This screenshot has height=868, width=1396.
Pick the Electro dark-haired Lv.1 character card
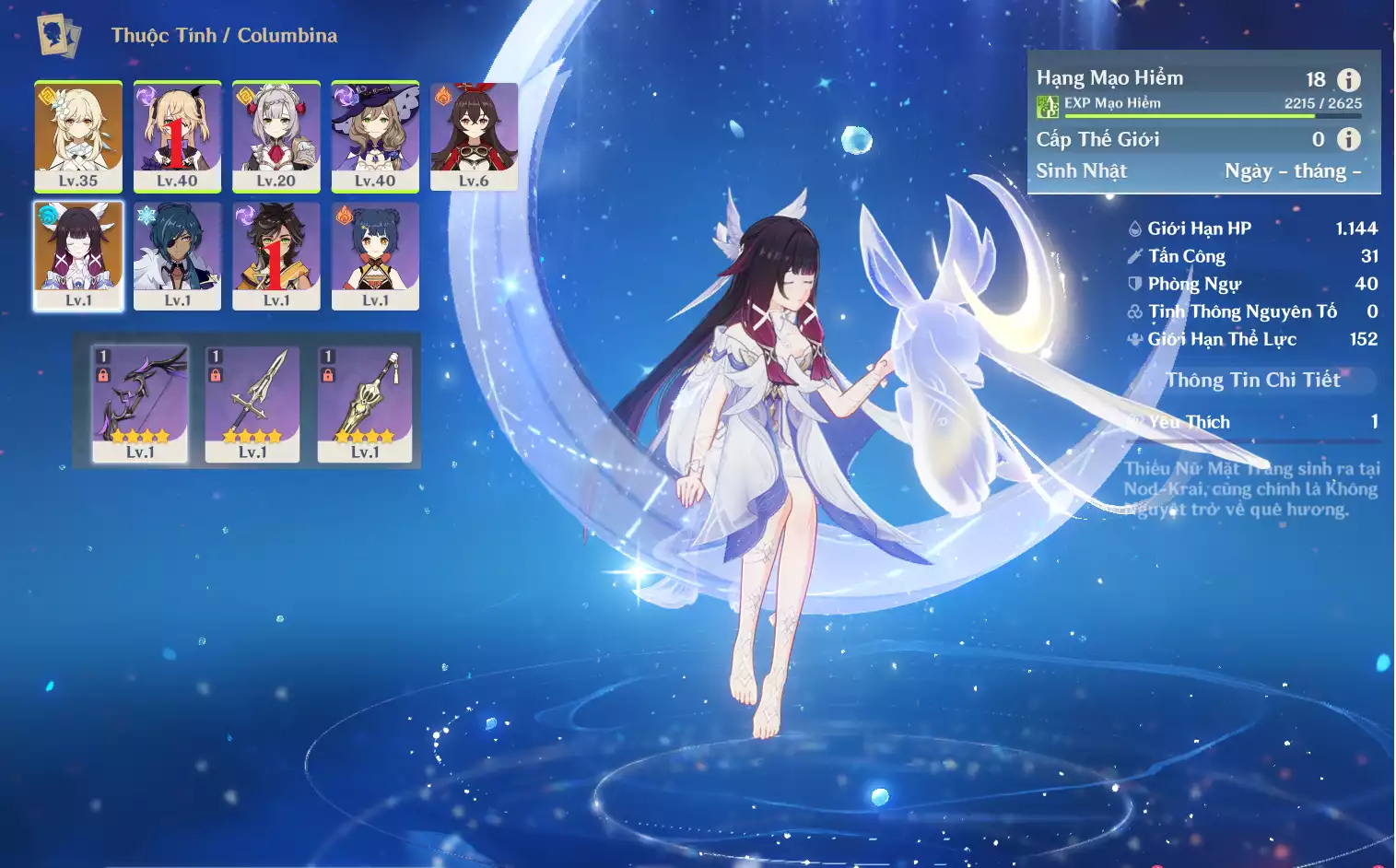[x=276, y=255]
